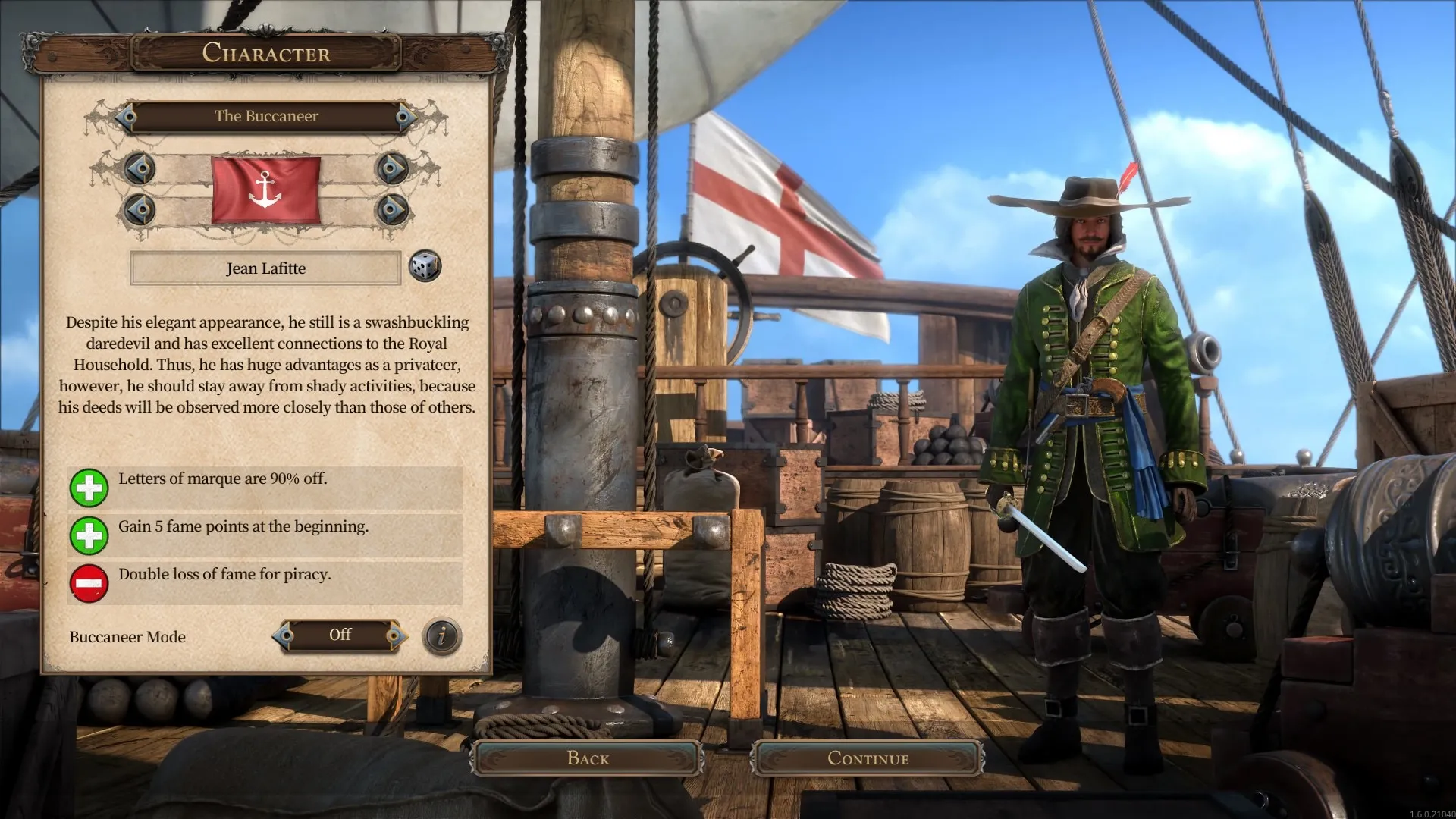Go back to the previous screen
This screenshot has width=1456, height=819.
[588, 758]
